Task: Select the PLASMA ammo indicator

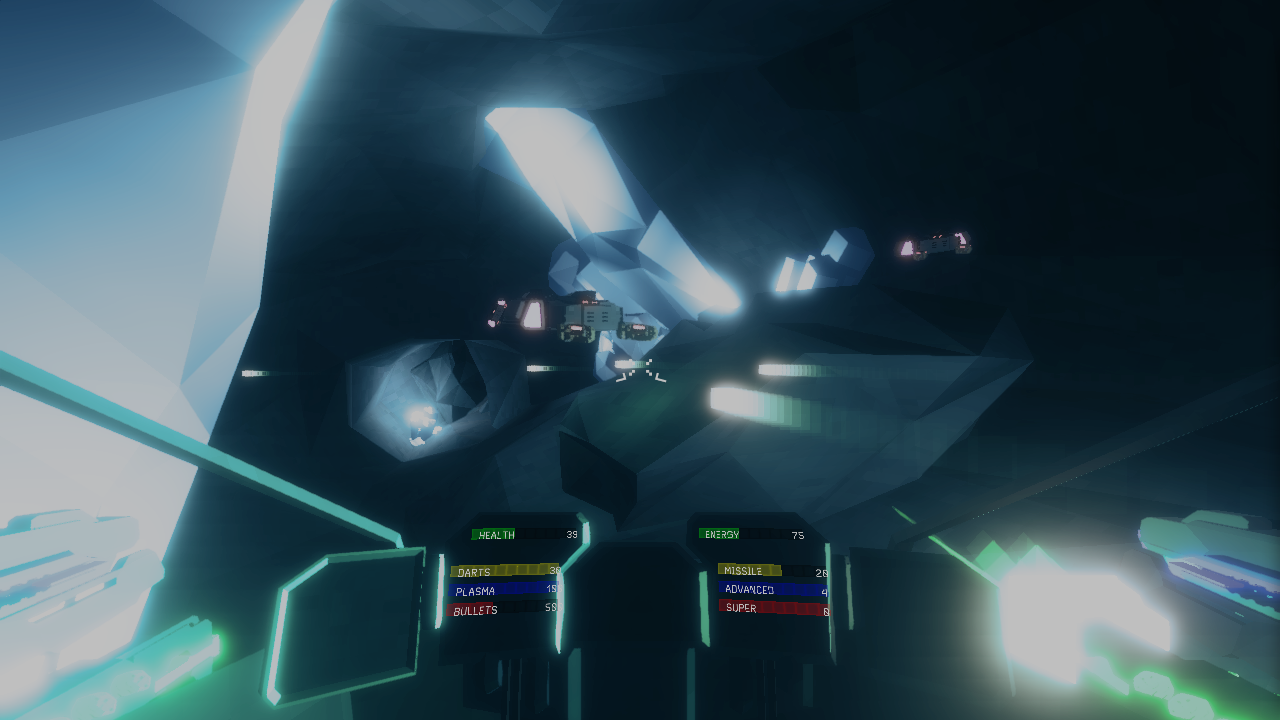Action: click(502, 591)
